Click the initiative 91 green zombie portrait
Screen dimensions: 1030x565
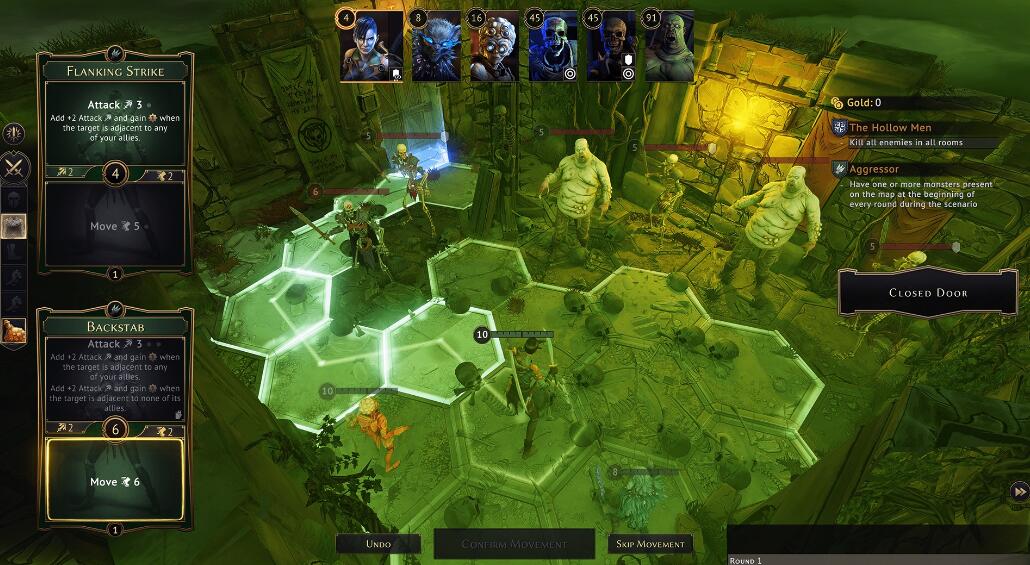670,47
